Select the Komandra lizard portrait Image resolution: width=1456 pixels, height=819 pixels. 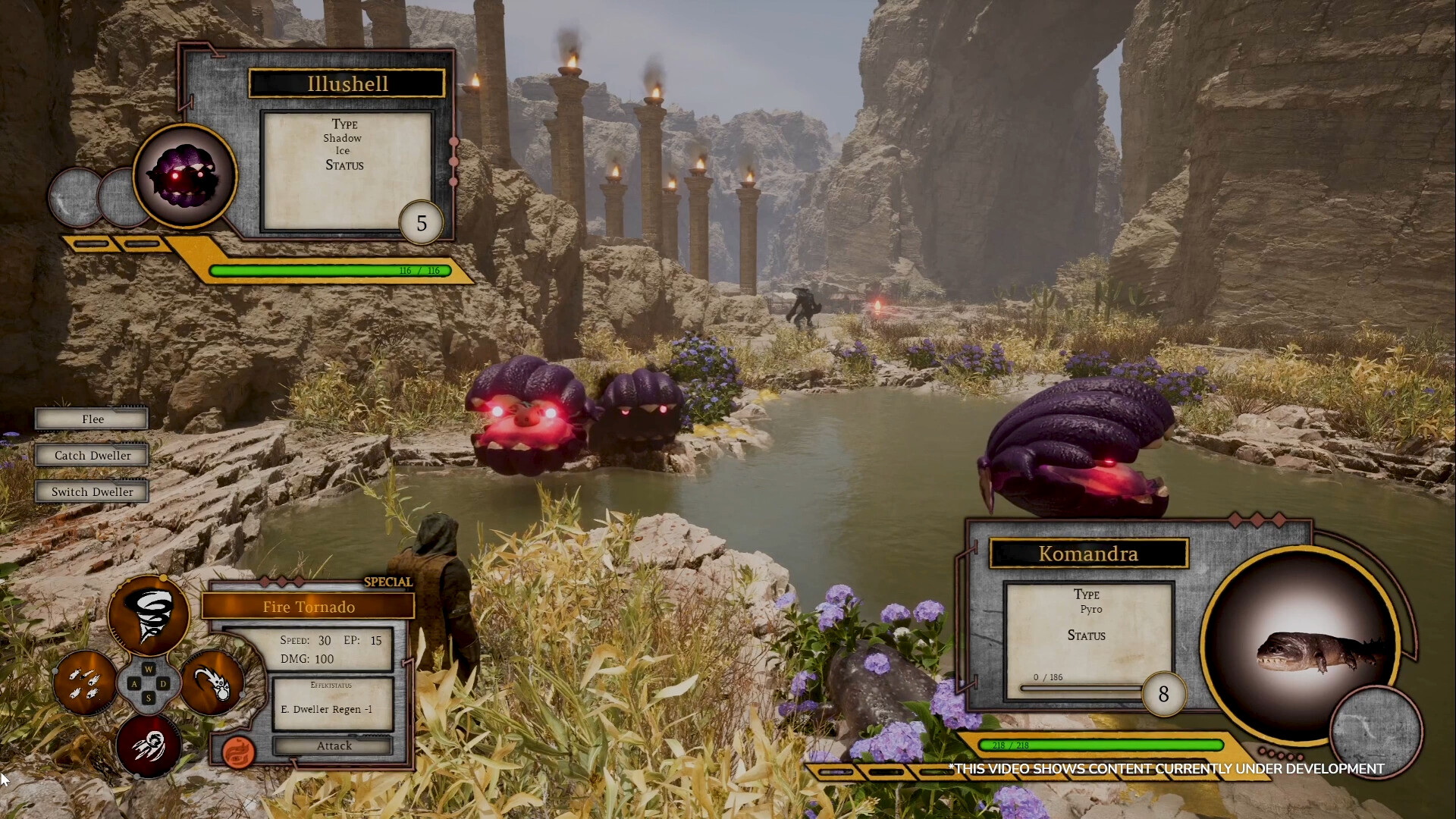click(1301, 646)
